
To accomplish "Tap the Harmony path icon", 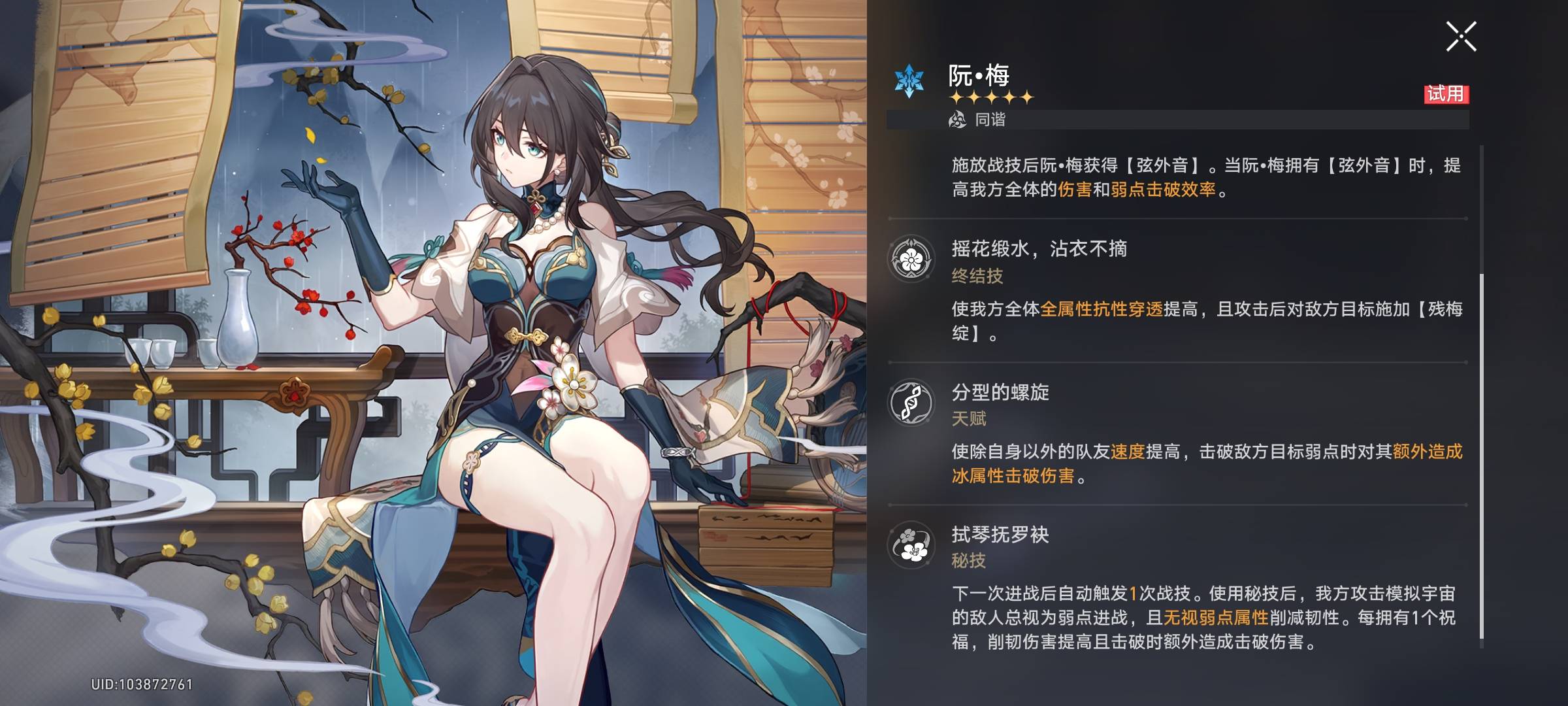I will point(958,120).
